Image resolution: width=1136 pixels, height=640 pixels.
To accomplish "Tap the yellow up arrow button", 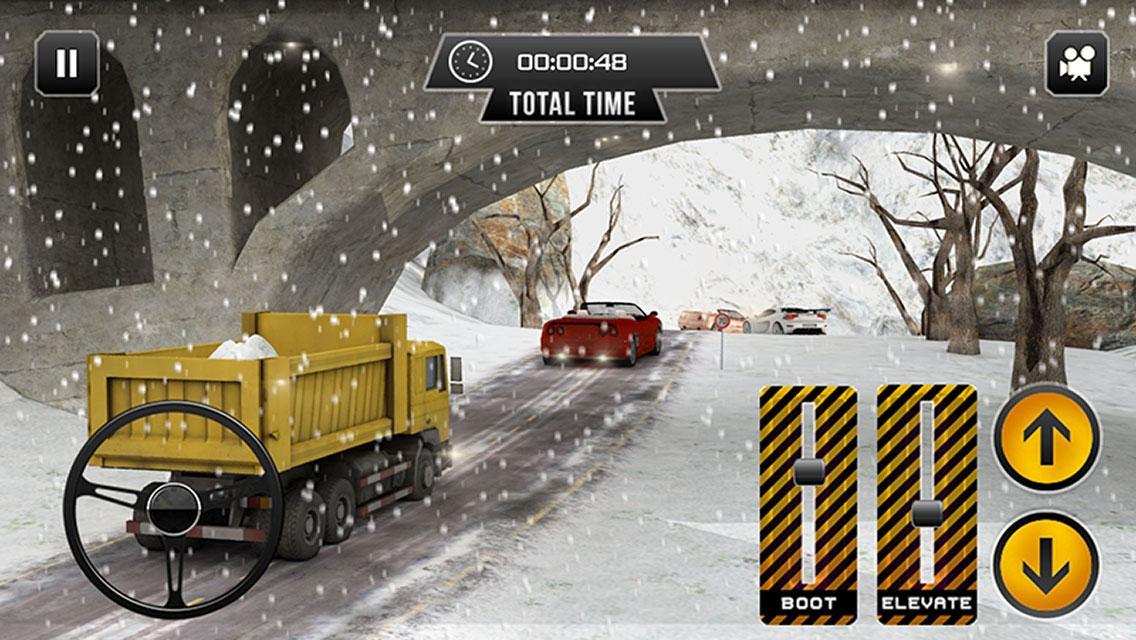I will (x=1046, y=438).
